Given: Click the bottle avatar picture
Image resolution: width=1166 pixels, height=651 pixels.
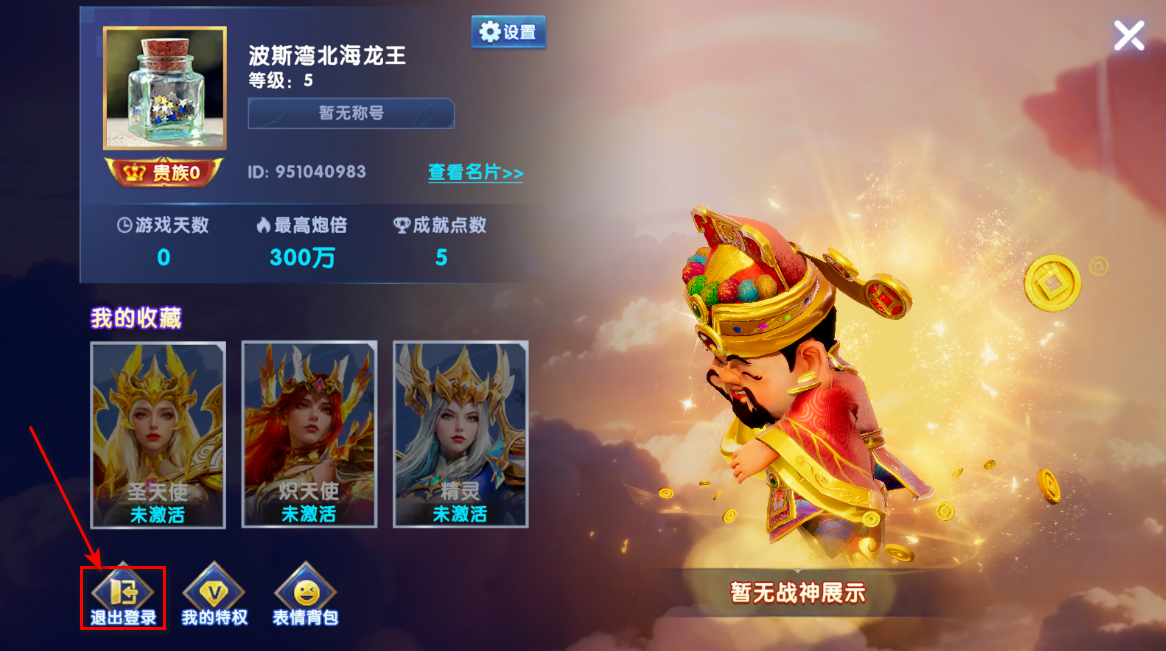Looking at the screenshot, I should (x=164, y=88).
